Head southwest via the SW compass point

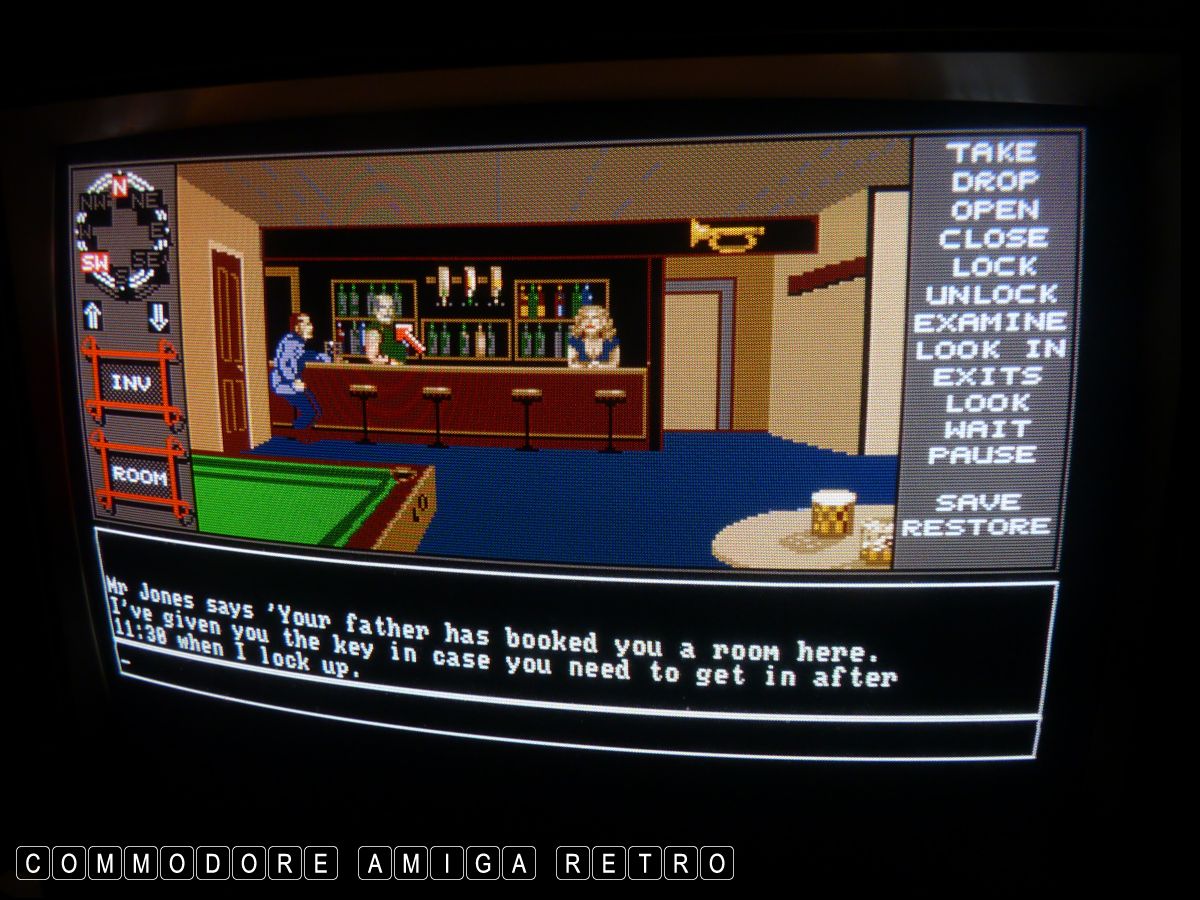pos(95,264)
